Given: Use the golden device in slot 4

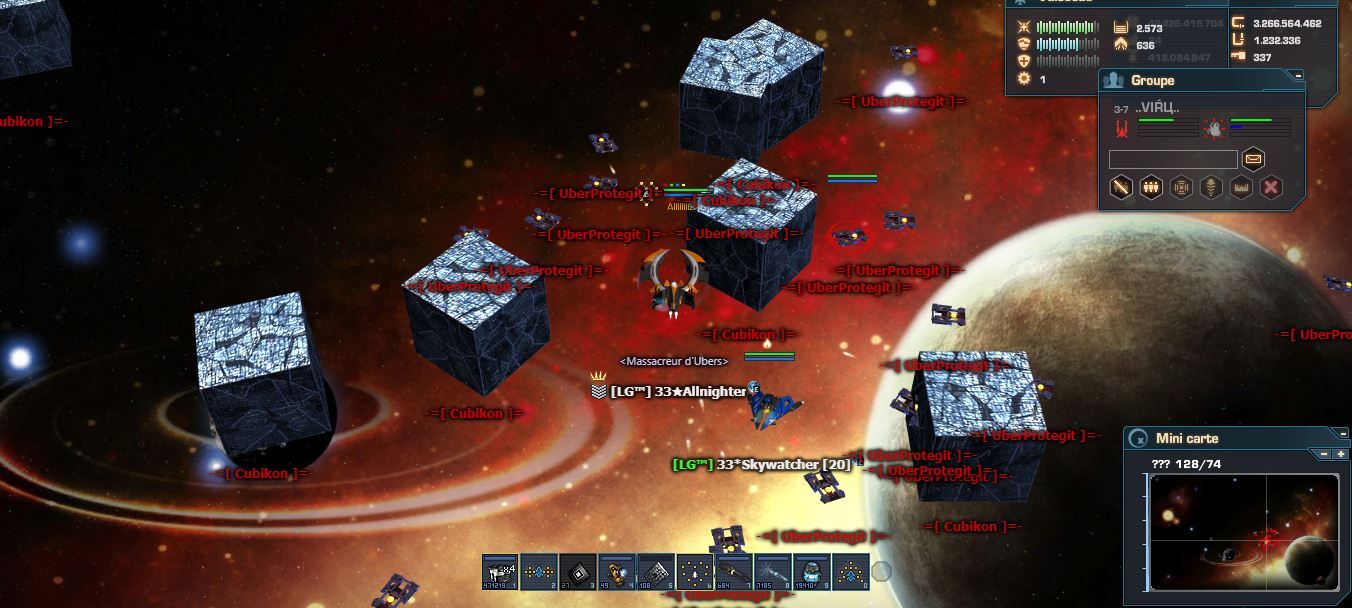Looking at the screenshot, I should (617, 572).
